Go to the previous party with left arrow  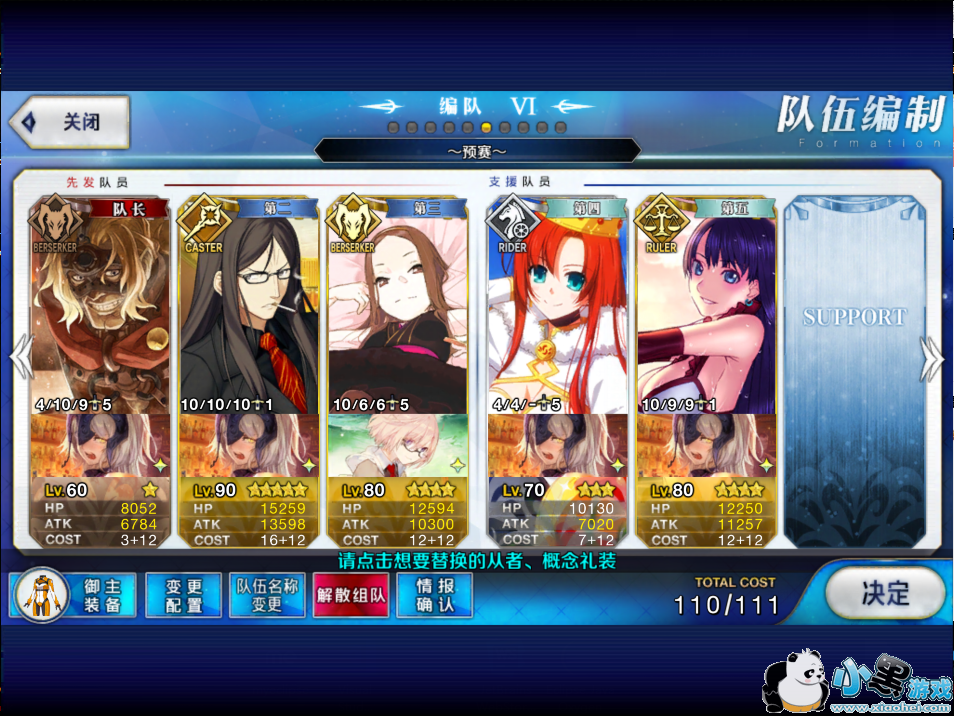[21, 356]
